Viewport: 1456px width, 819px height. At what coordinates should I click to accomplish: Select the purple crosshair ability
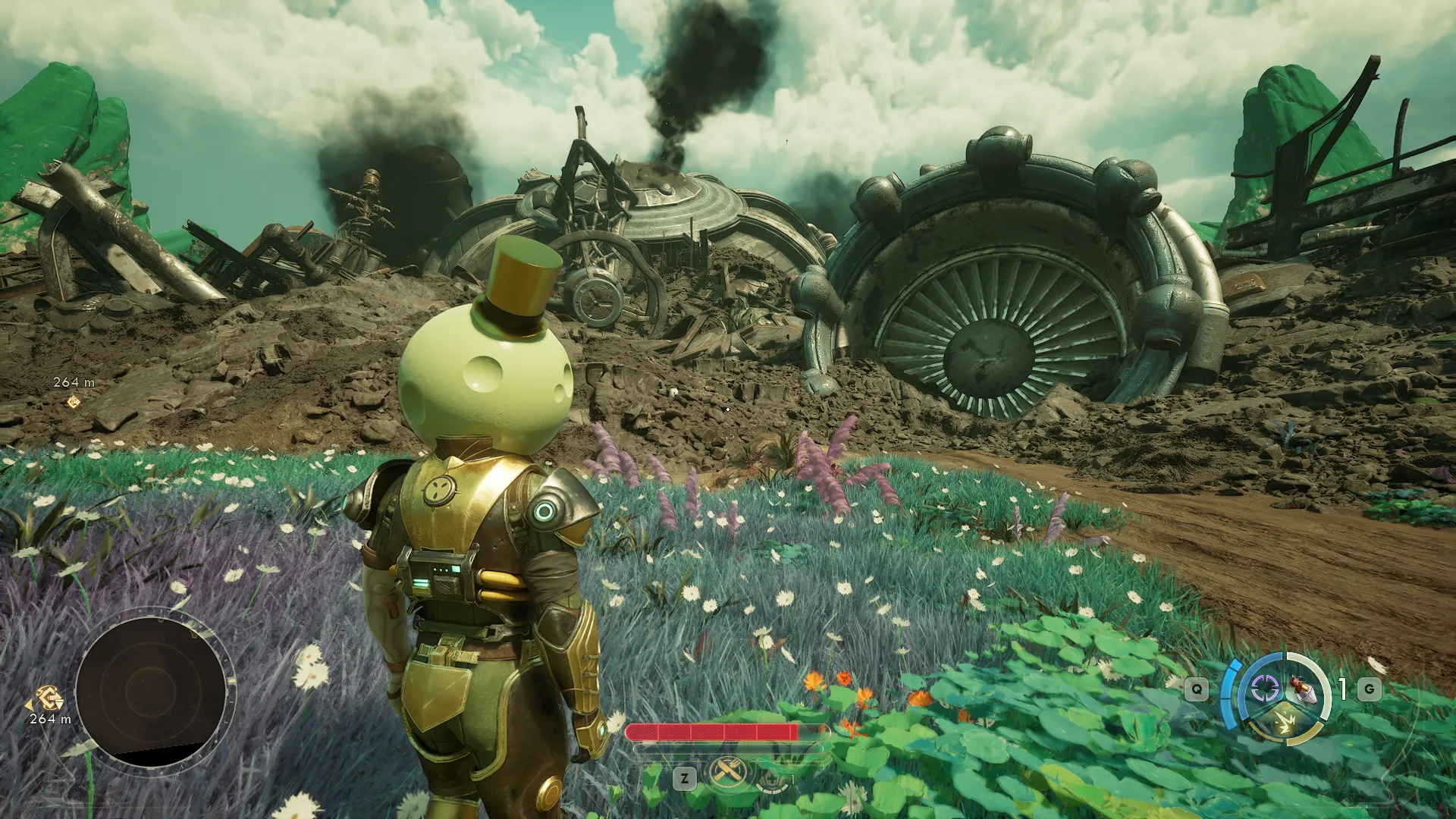(x=1264, y=689)
